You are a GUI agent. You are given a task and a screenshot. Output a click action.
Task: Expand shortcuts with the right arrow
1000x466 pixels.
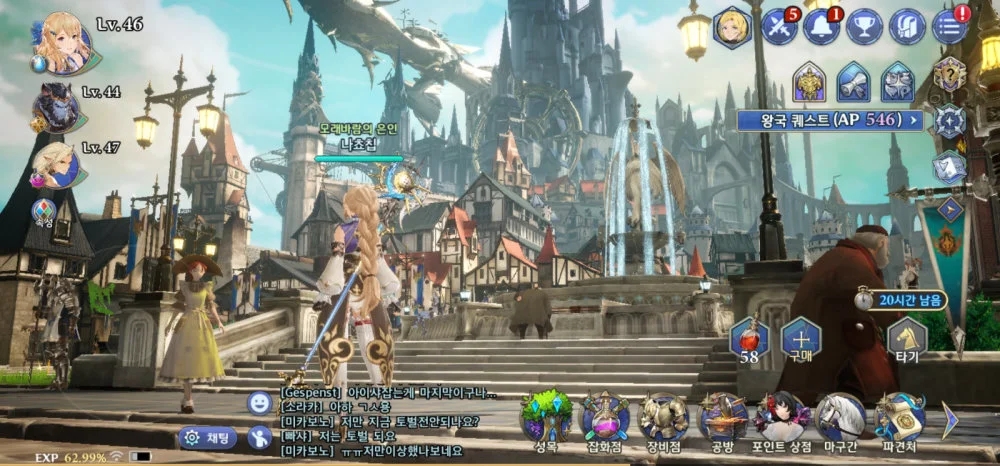pyautogui.click(x=949, y=419)
